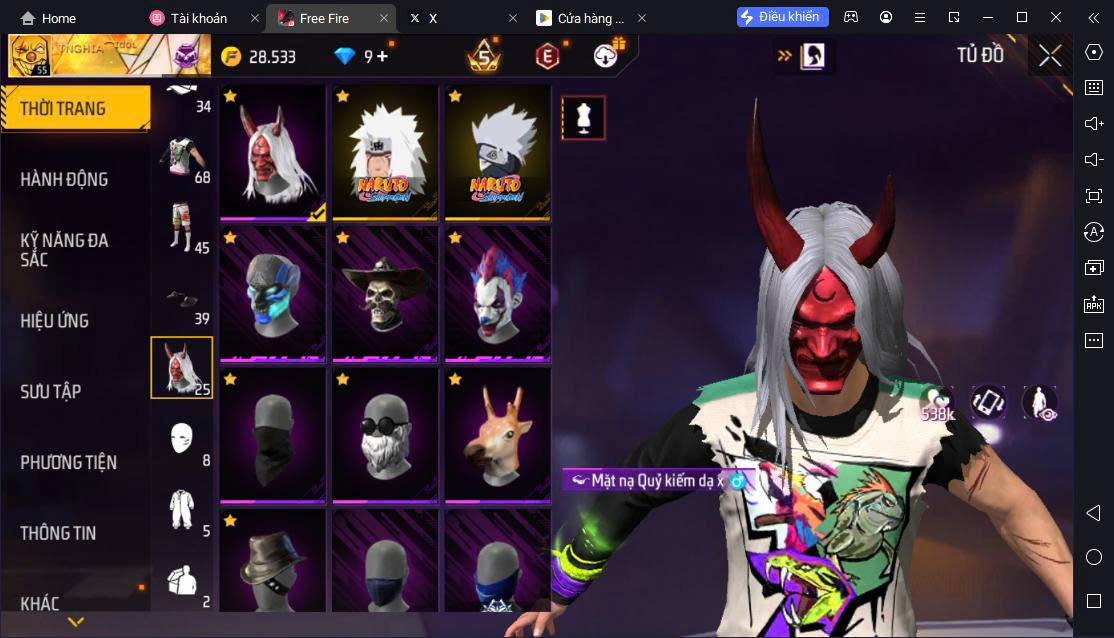This screenshot has width=1114, height=638.
Task: Switch to PHƯƠNG TIỆN category
Action: coord(68,462)
